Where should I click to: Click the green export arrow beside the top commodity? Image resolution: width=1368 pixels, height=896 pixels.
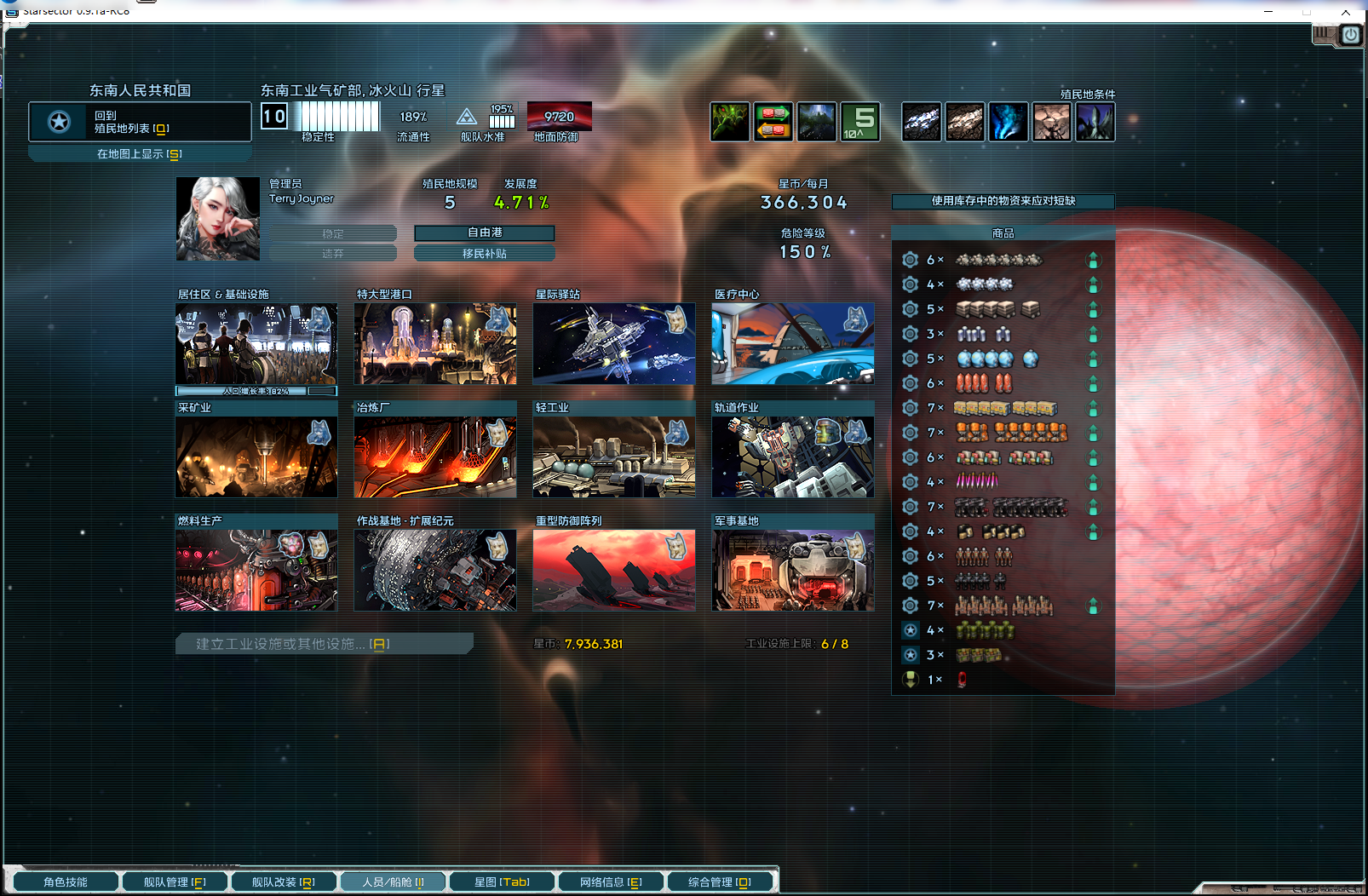(x=1094, y=261)
